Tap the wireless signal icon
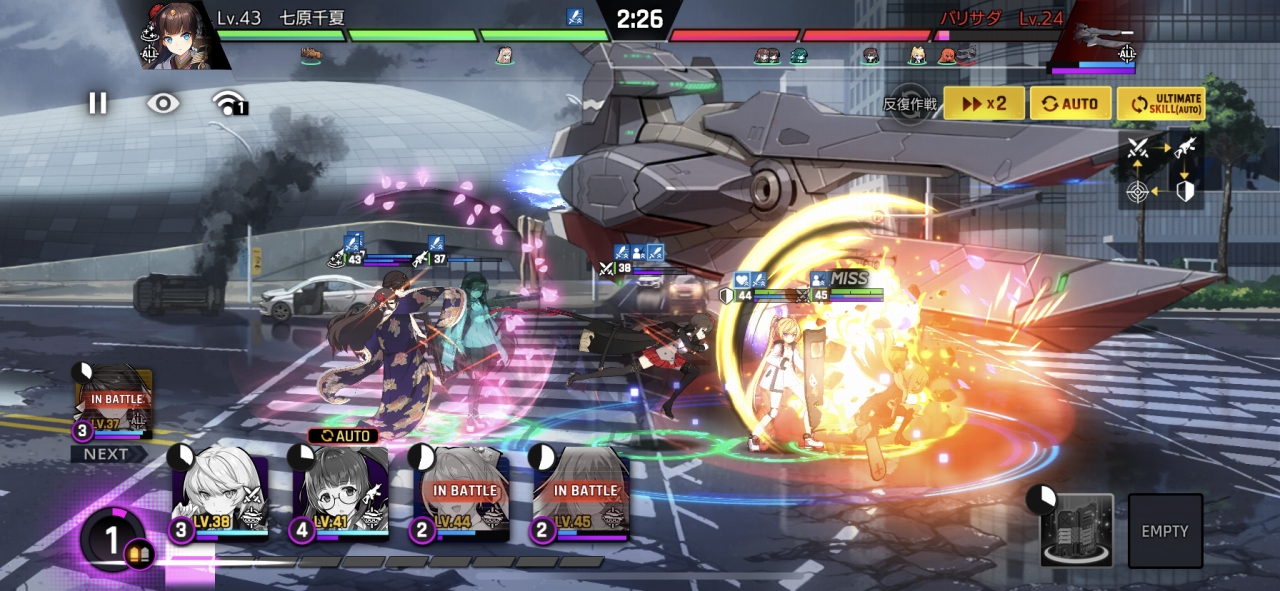Screen dimensions: 1280x591 (x=229, y=103)
